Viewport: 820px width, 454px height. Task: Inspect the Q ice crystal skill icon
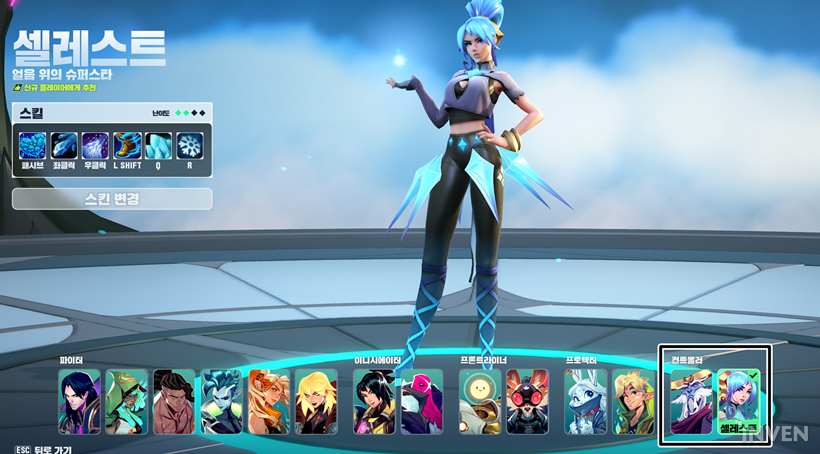tap(158, 146)
